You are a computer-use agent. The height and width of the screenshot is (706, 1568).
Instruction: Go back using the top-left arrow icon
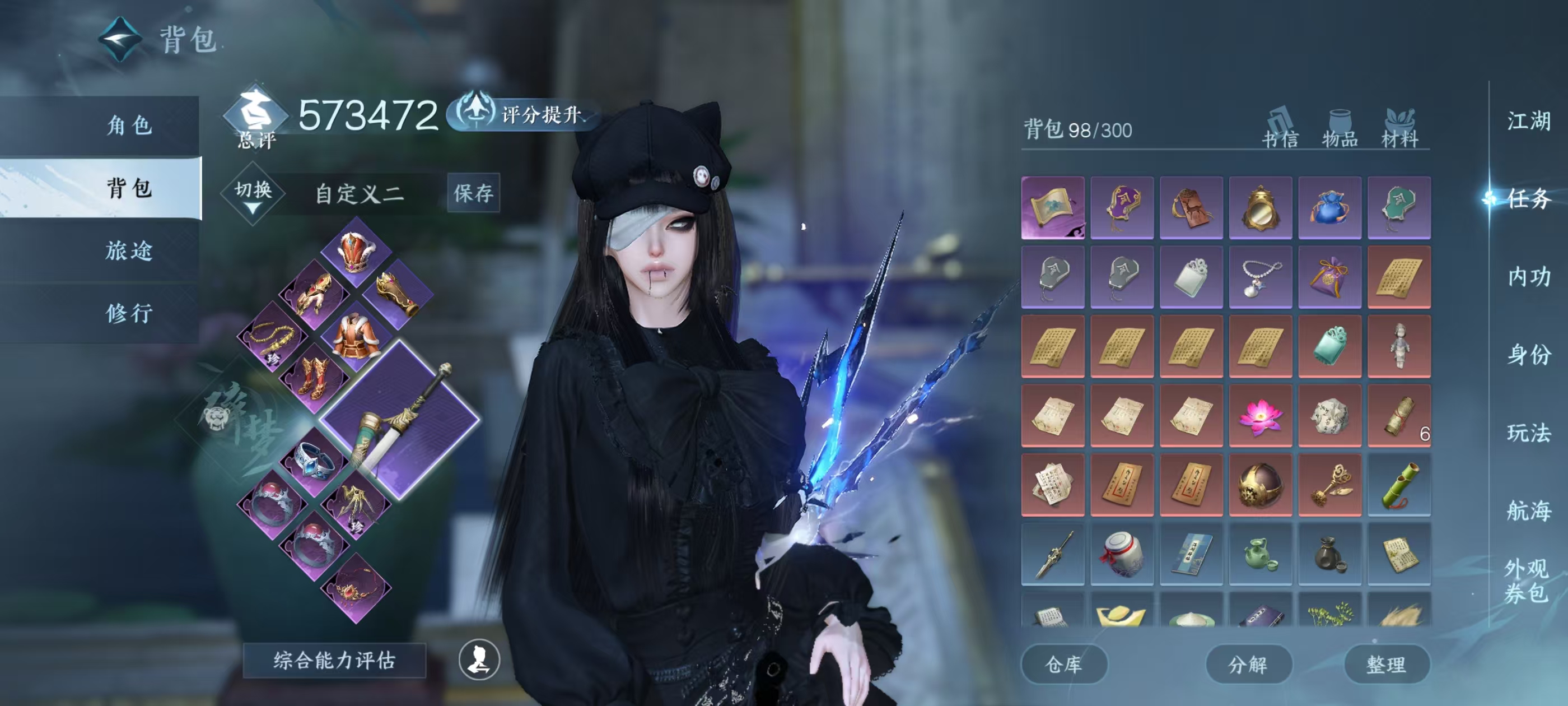click(120, 40)
